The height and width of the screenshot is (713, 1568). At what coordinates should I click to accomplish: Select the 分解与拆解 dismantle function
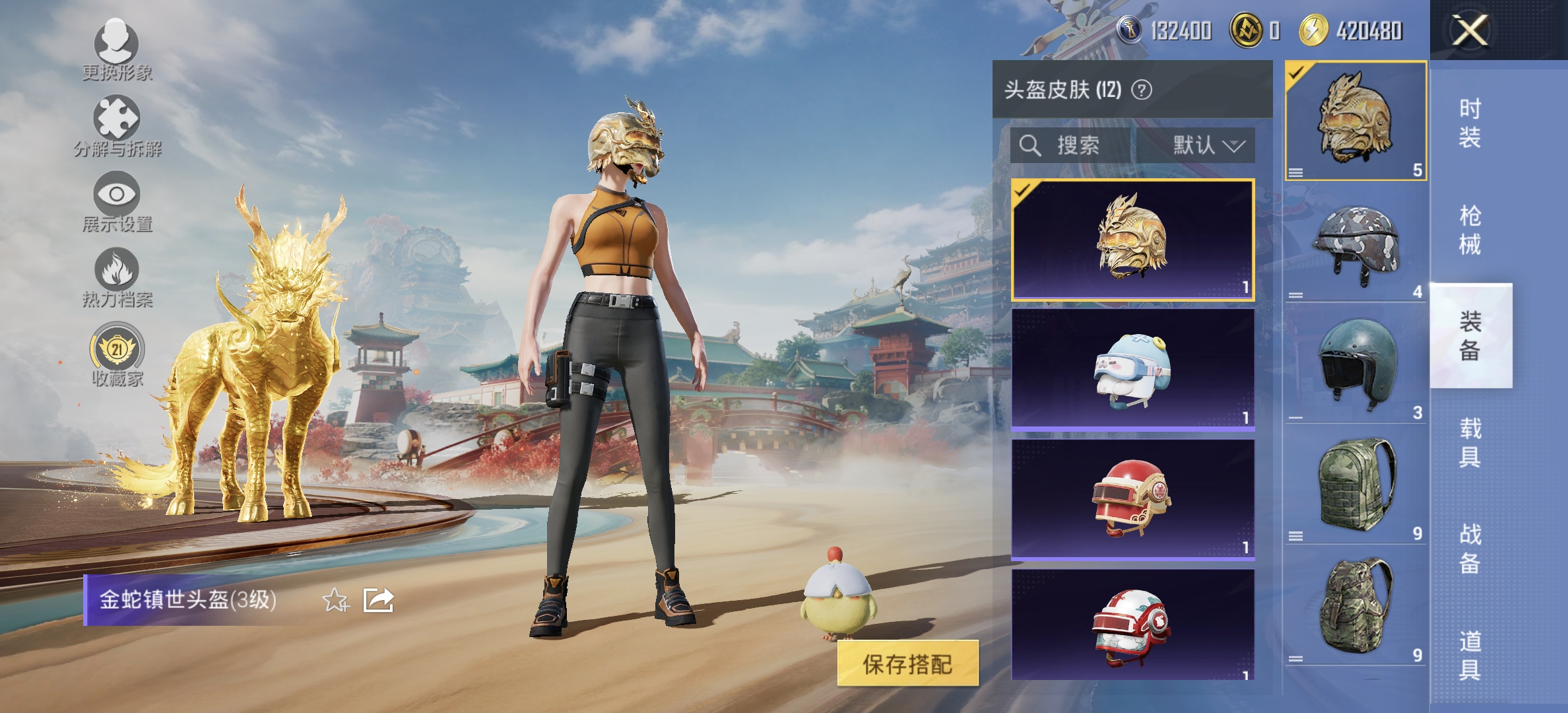click(117, 129)
